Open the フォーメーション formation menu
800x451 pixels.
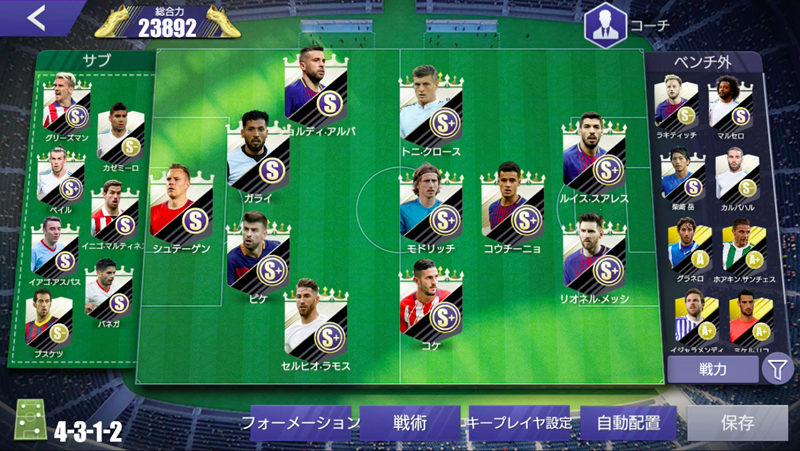pyautogui.click(x=298, y=422)
